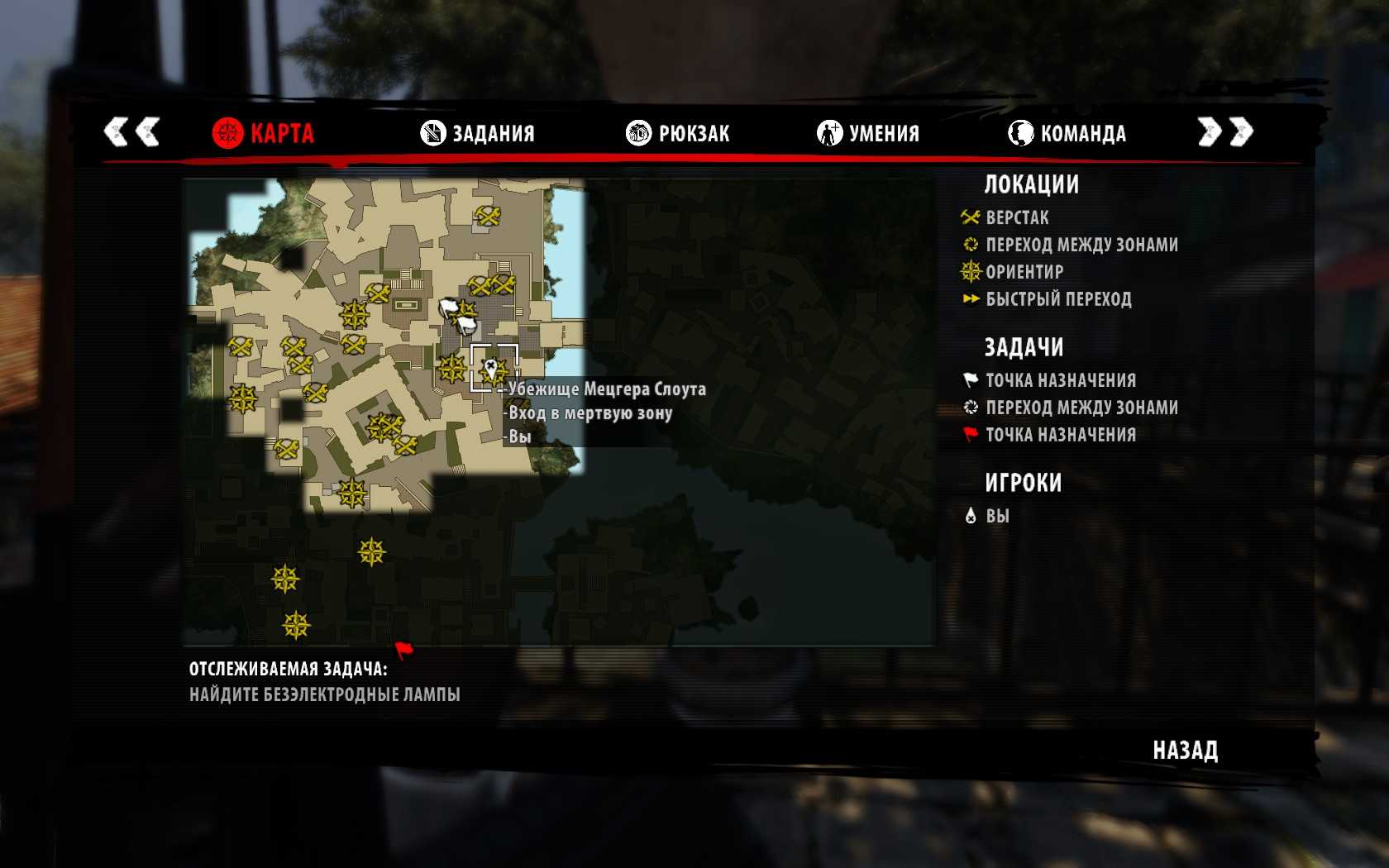
Task: Click the Вы player legend entry
Action: click(997, 516)
